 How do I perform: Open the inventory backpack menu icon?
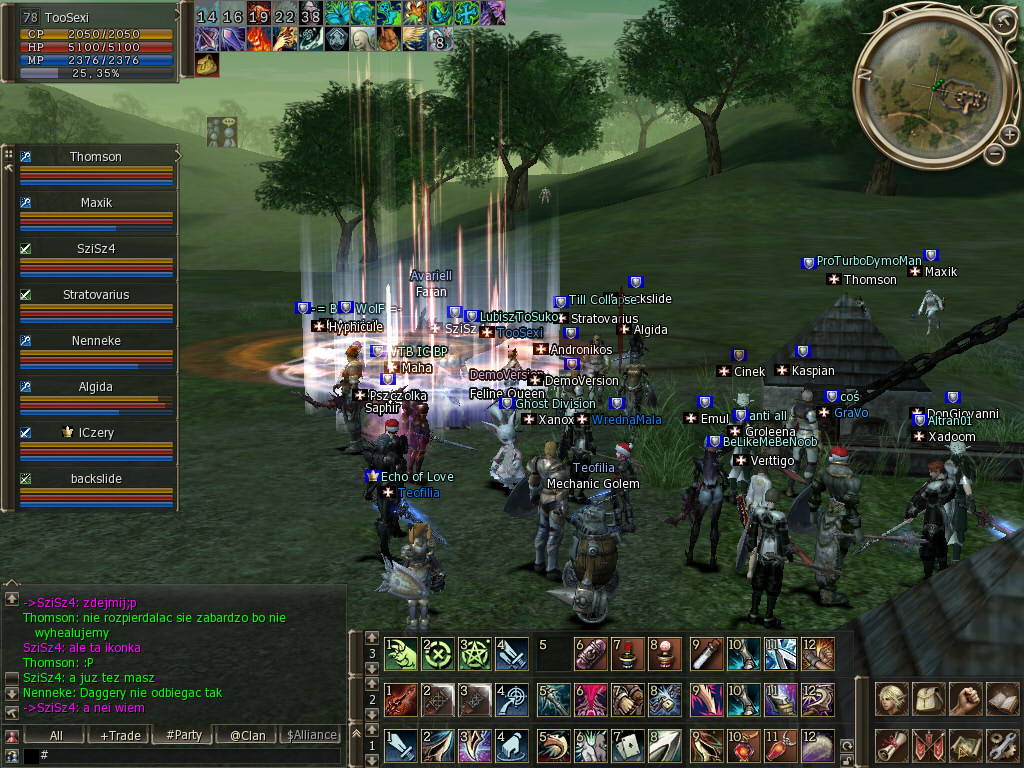click(928, 699)
